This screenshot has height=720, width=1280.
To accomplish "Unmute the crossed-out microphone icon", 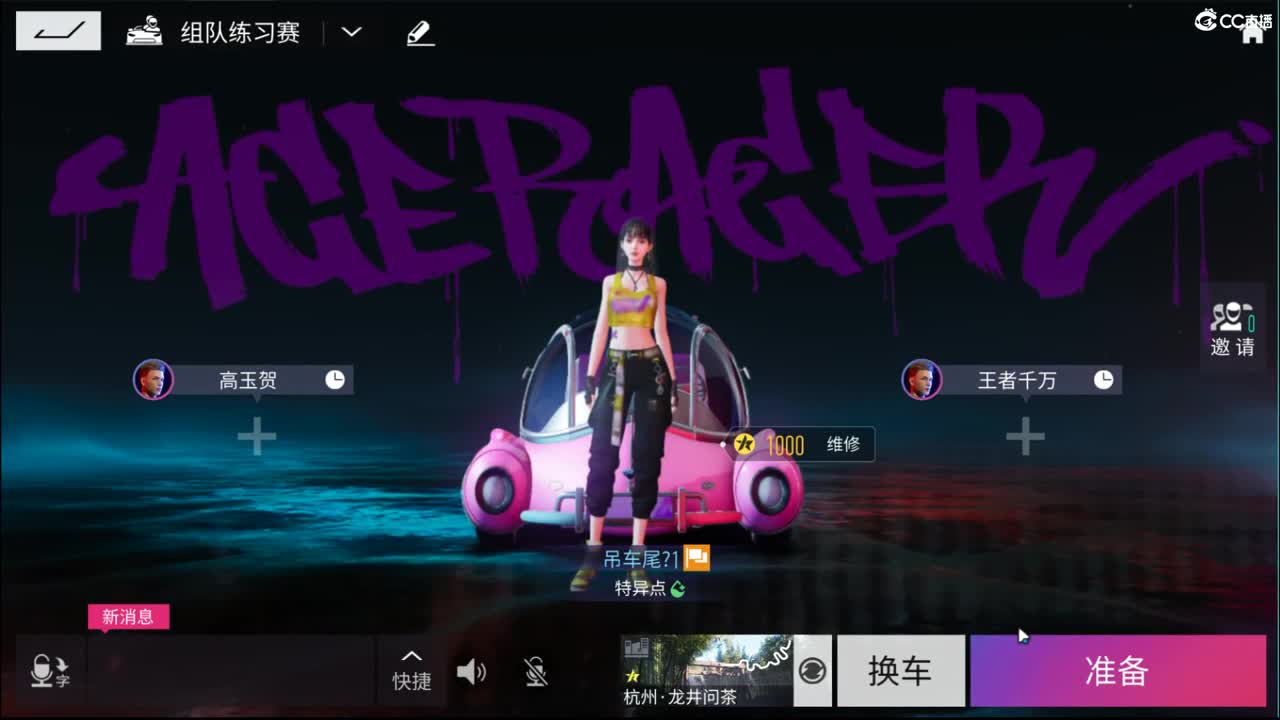I will coord(534,672).
